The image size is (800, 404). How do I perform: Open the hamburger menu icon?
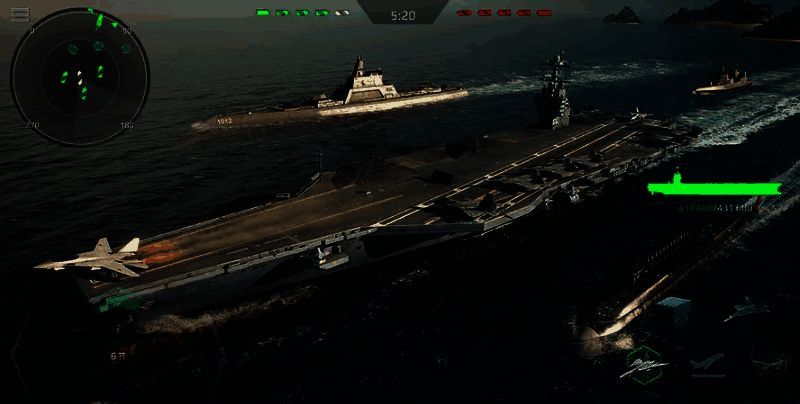(20, 13)
